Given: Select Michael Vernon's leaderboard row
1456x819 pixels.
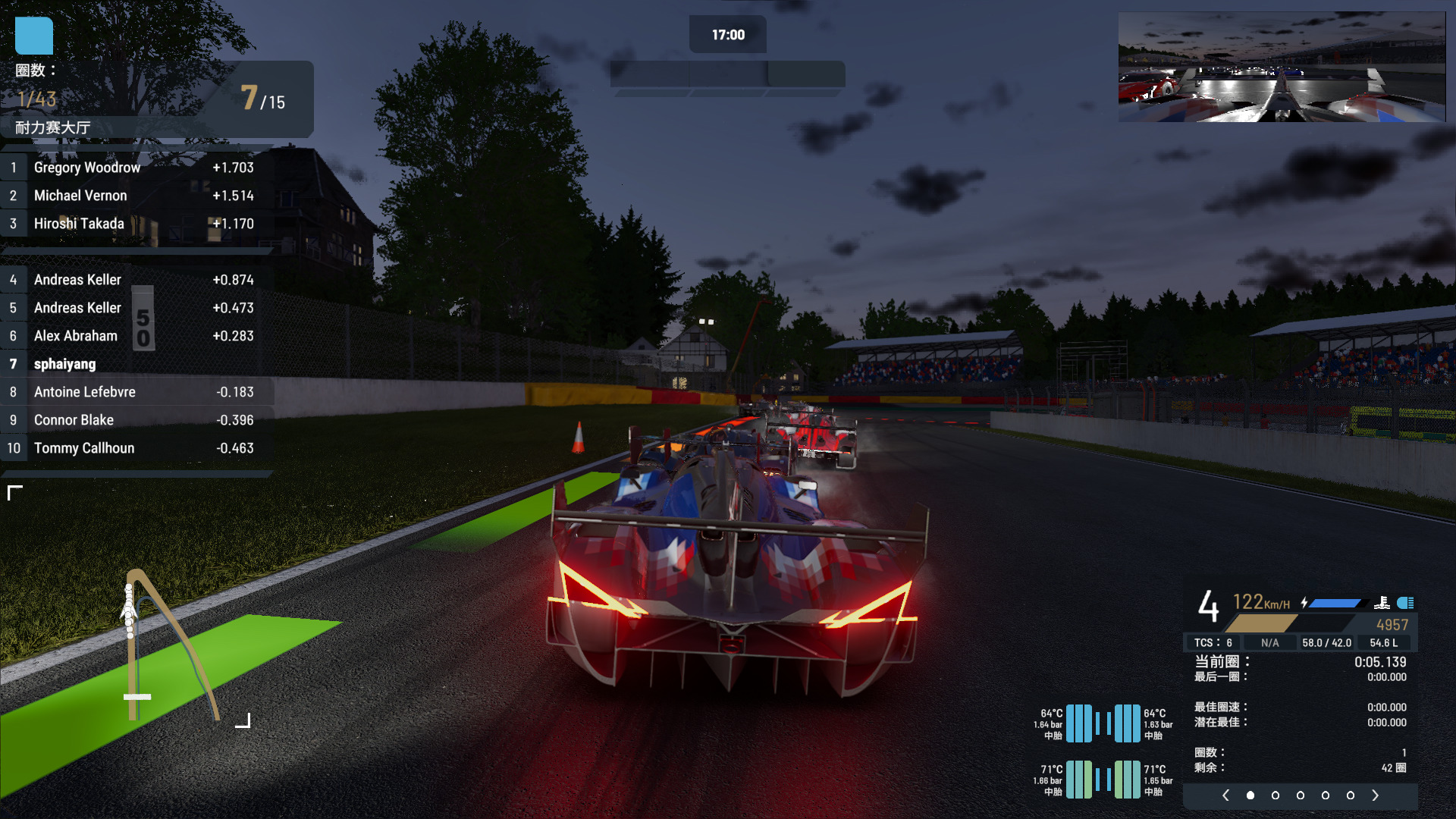Looking at the screenshot, I should coord(136,196).
